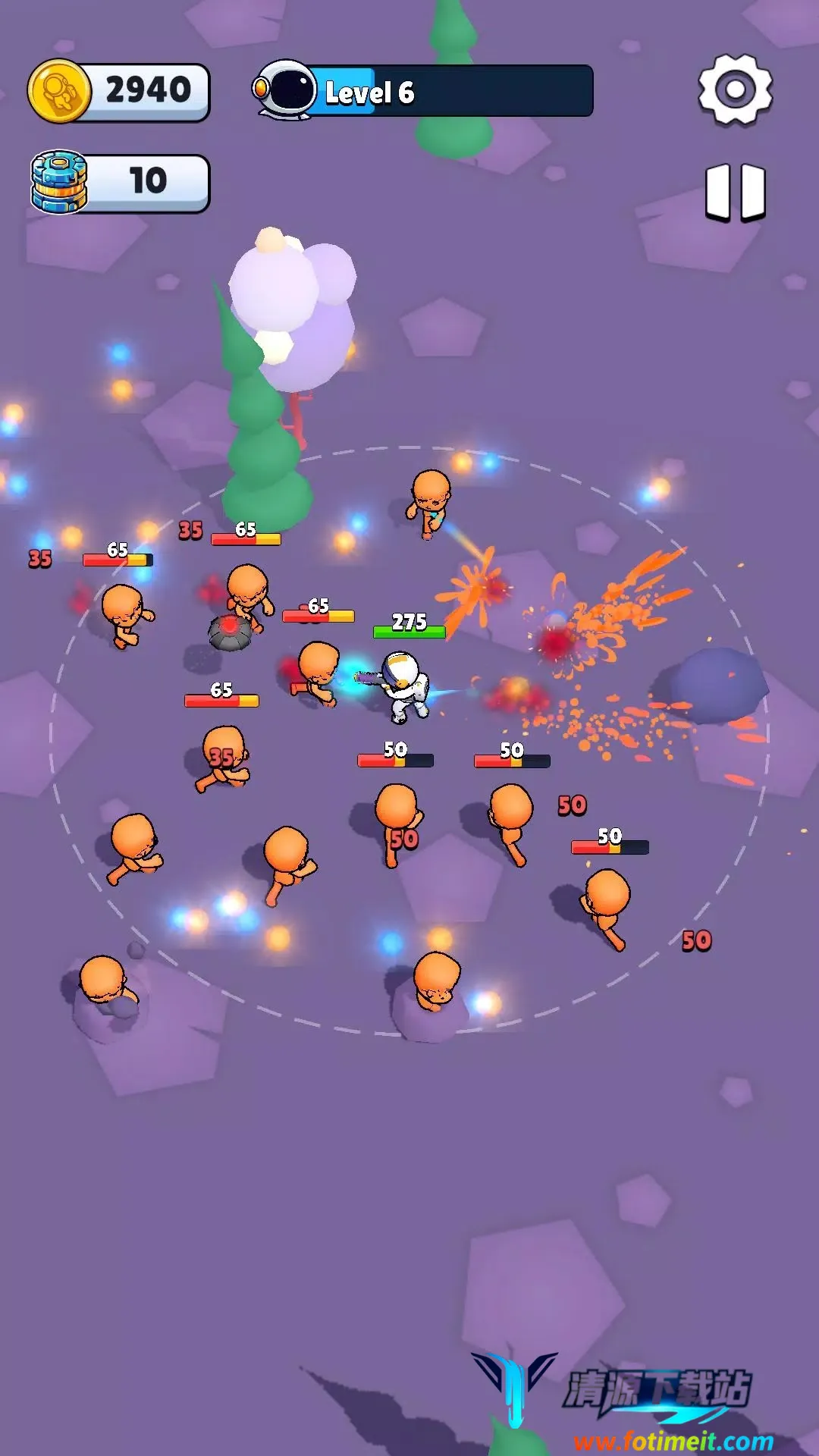Open settings with the gear icon
The image size is (819, 1456).
point(735,89)
